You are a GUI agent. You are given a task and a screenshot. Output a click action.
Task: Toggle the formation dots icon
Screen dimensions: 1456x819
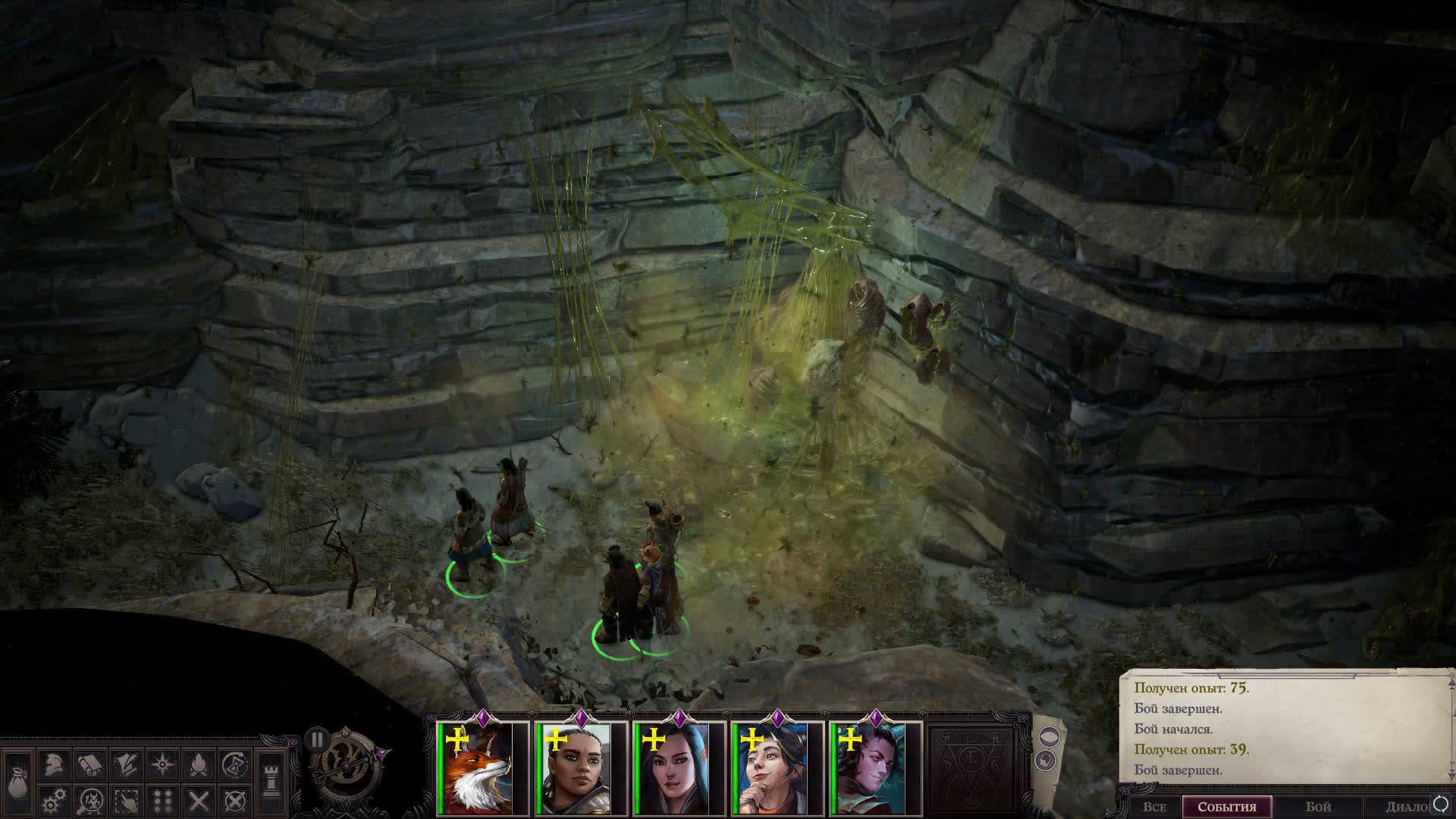pos(162,800)
